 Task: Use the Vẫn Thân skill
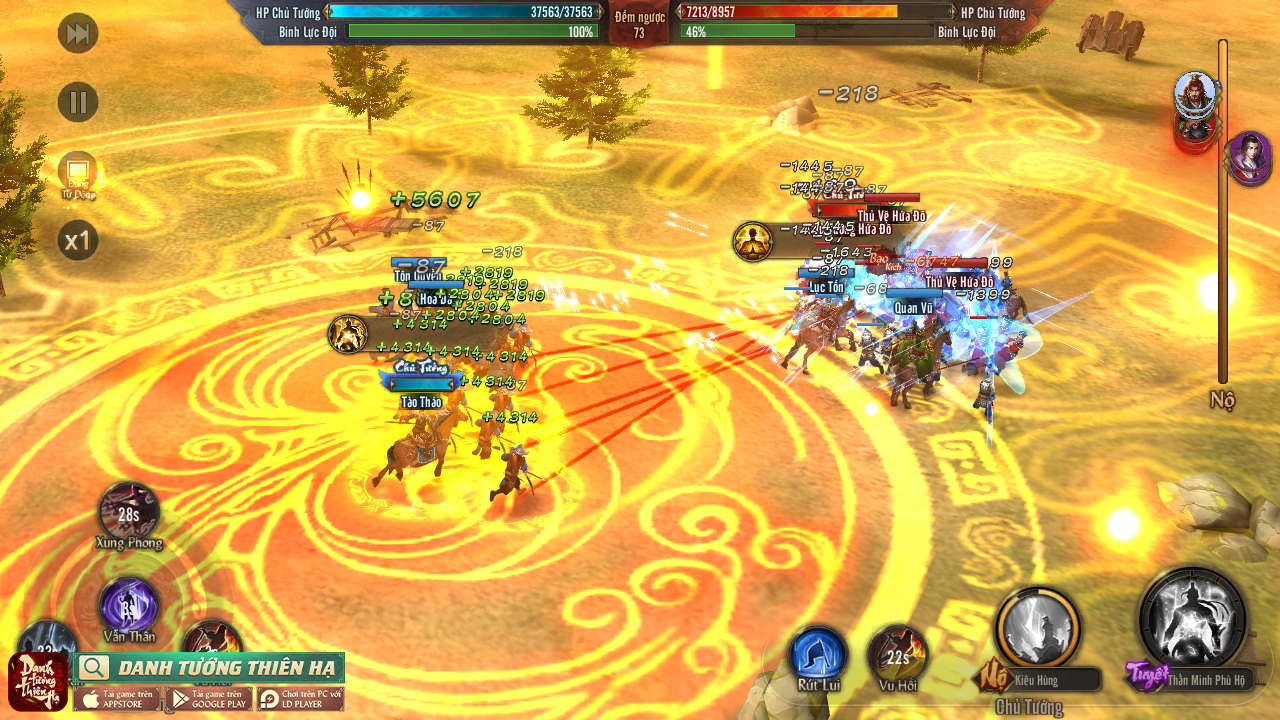129,605
